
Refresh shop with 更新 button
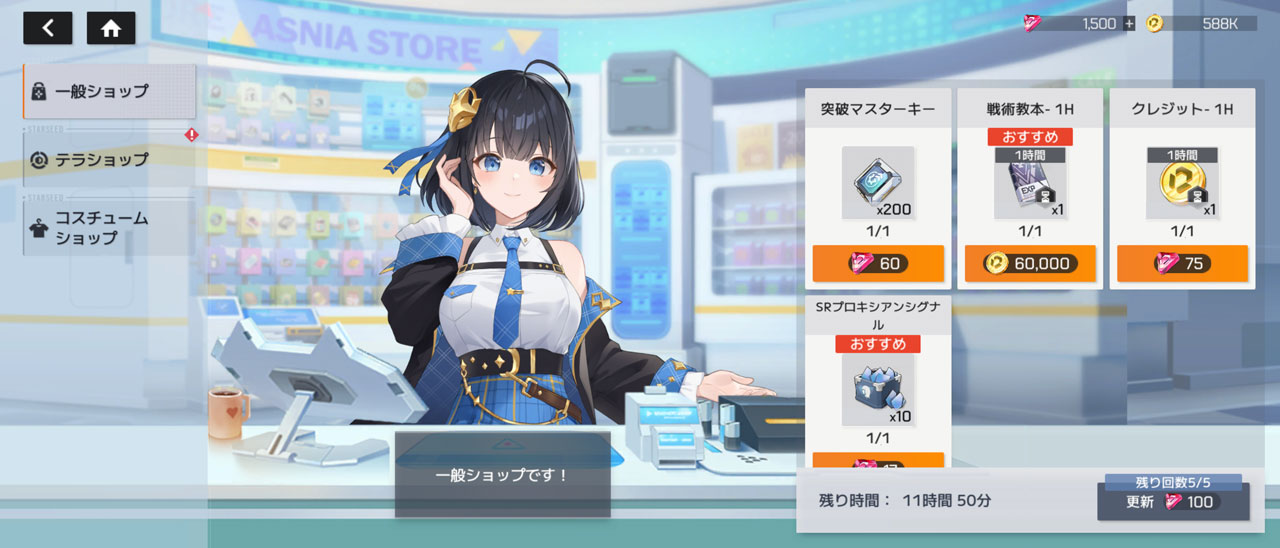pos(1173,502)
